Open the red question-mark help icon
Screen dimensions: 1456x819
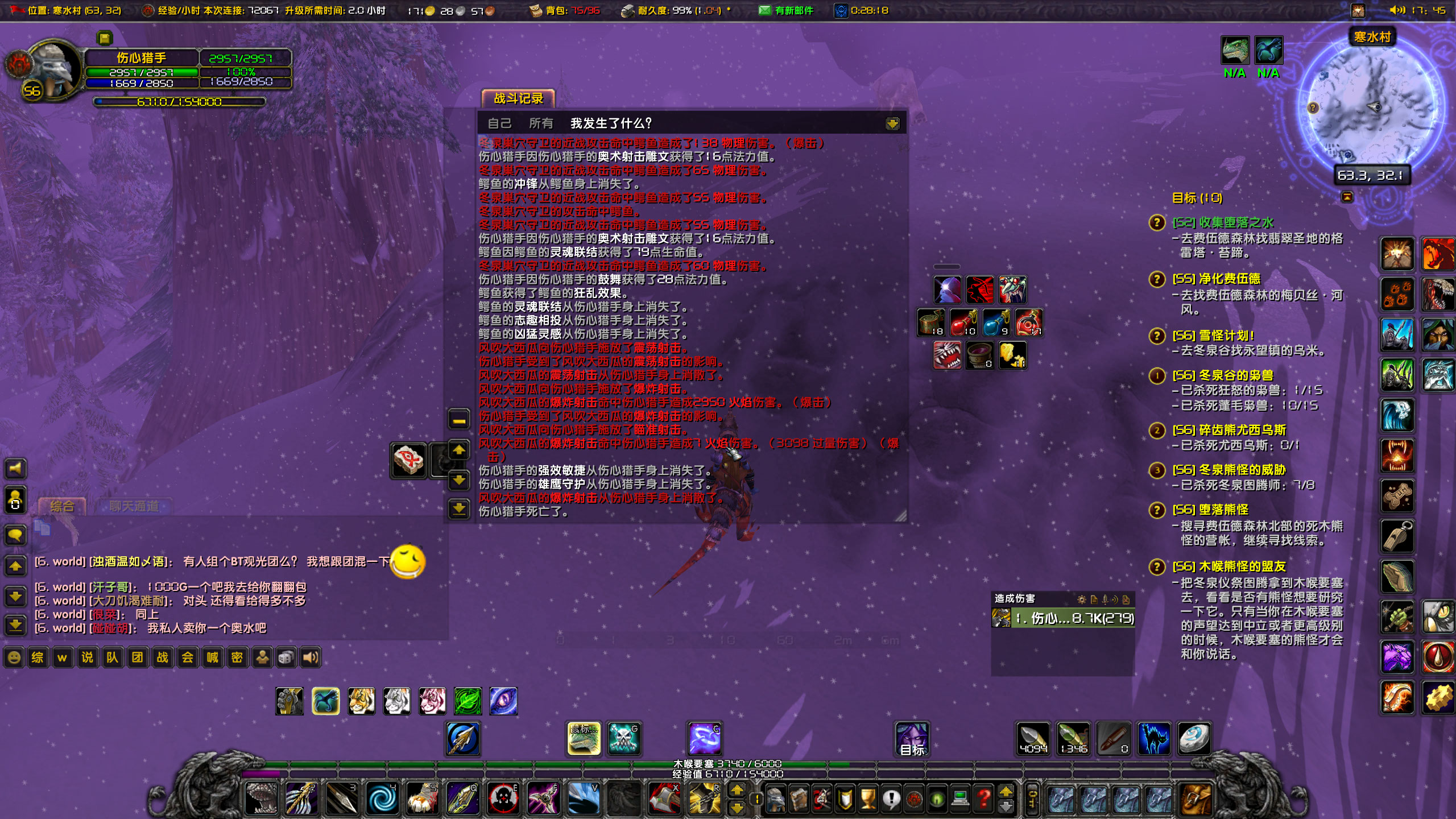(984, 800)
